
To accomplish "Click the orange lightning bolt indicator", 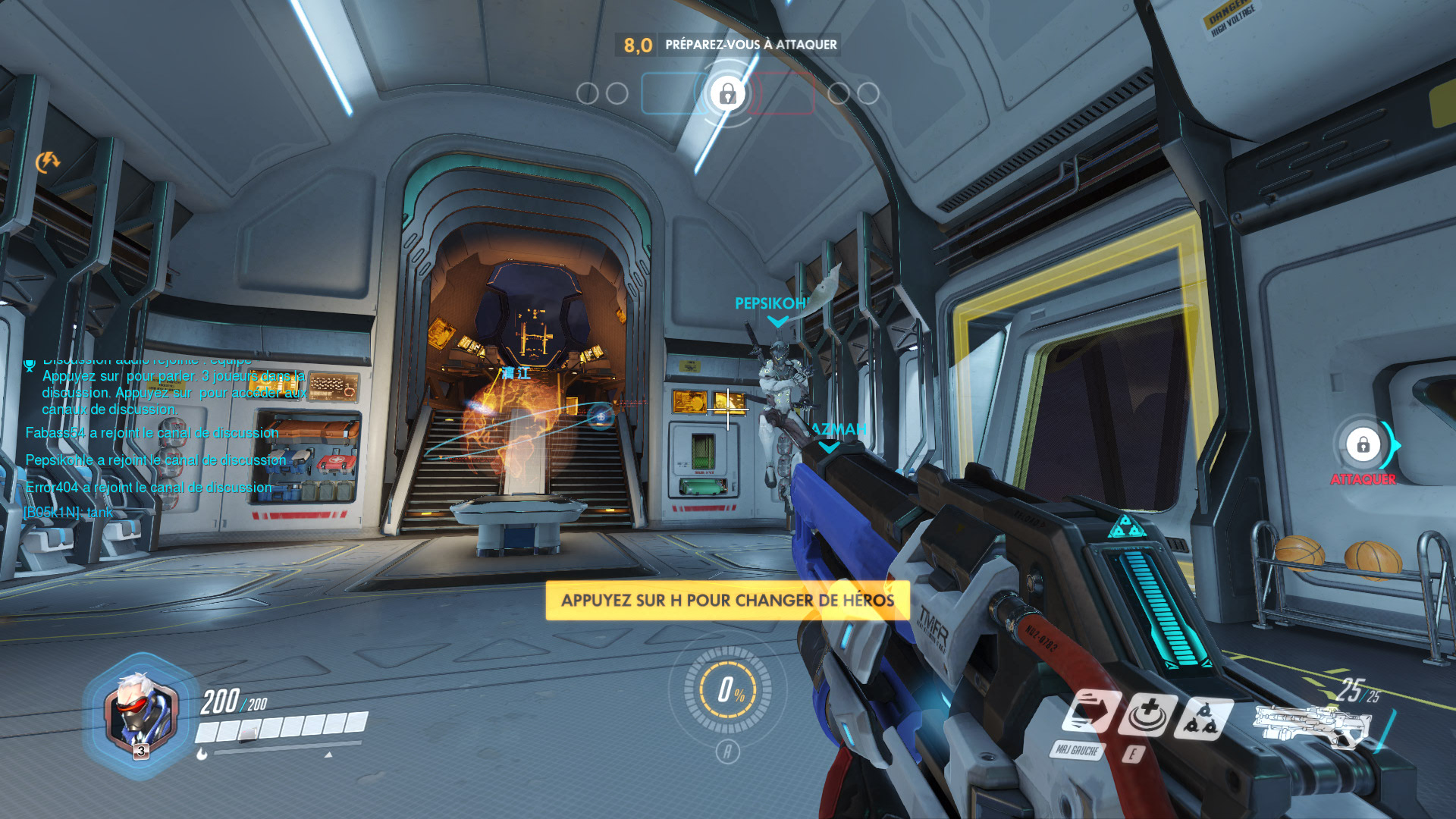I will tap(47, 162).
